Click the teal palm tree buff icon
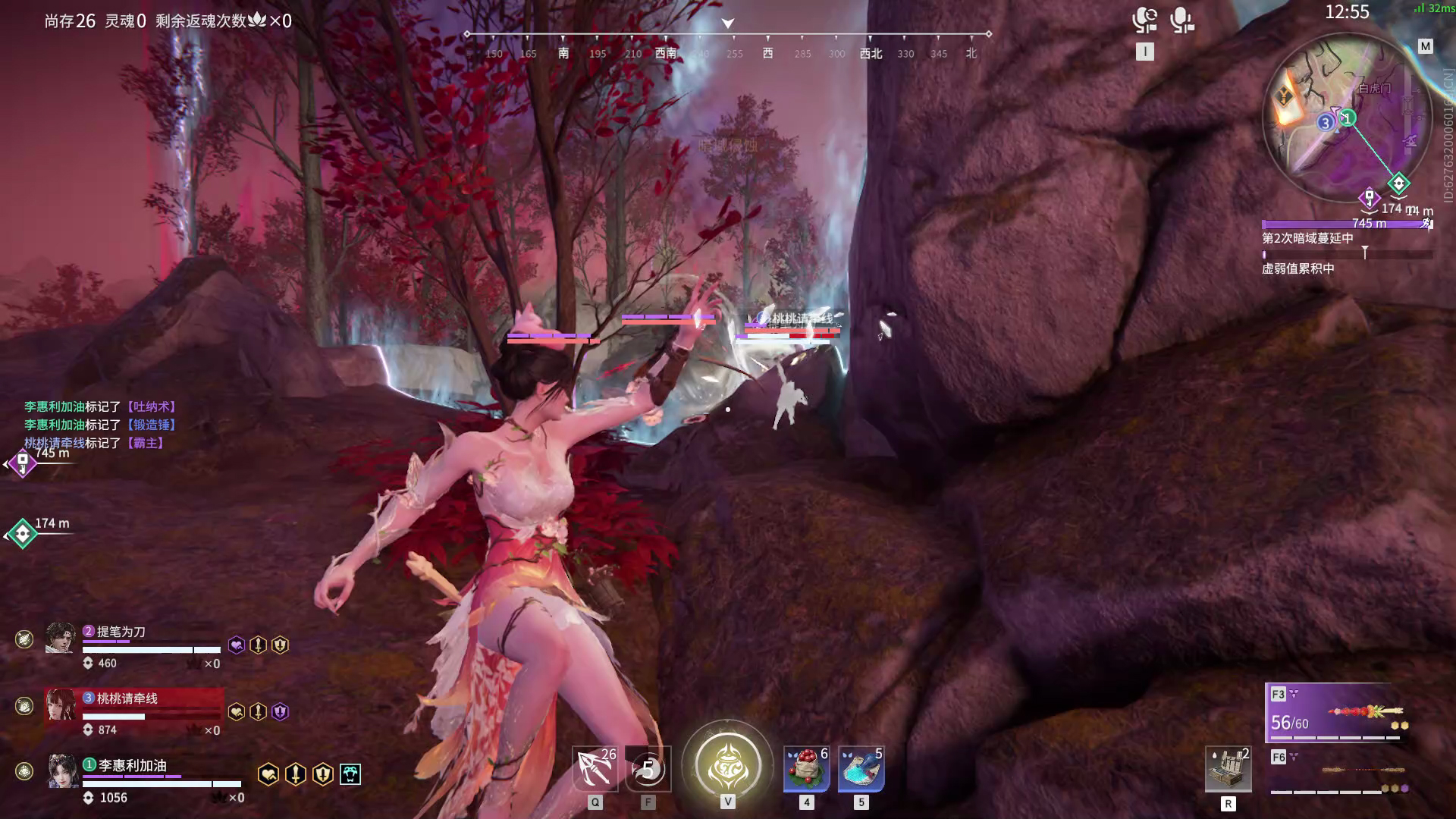 (350, 774)
